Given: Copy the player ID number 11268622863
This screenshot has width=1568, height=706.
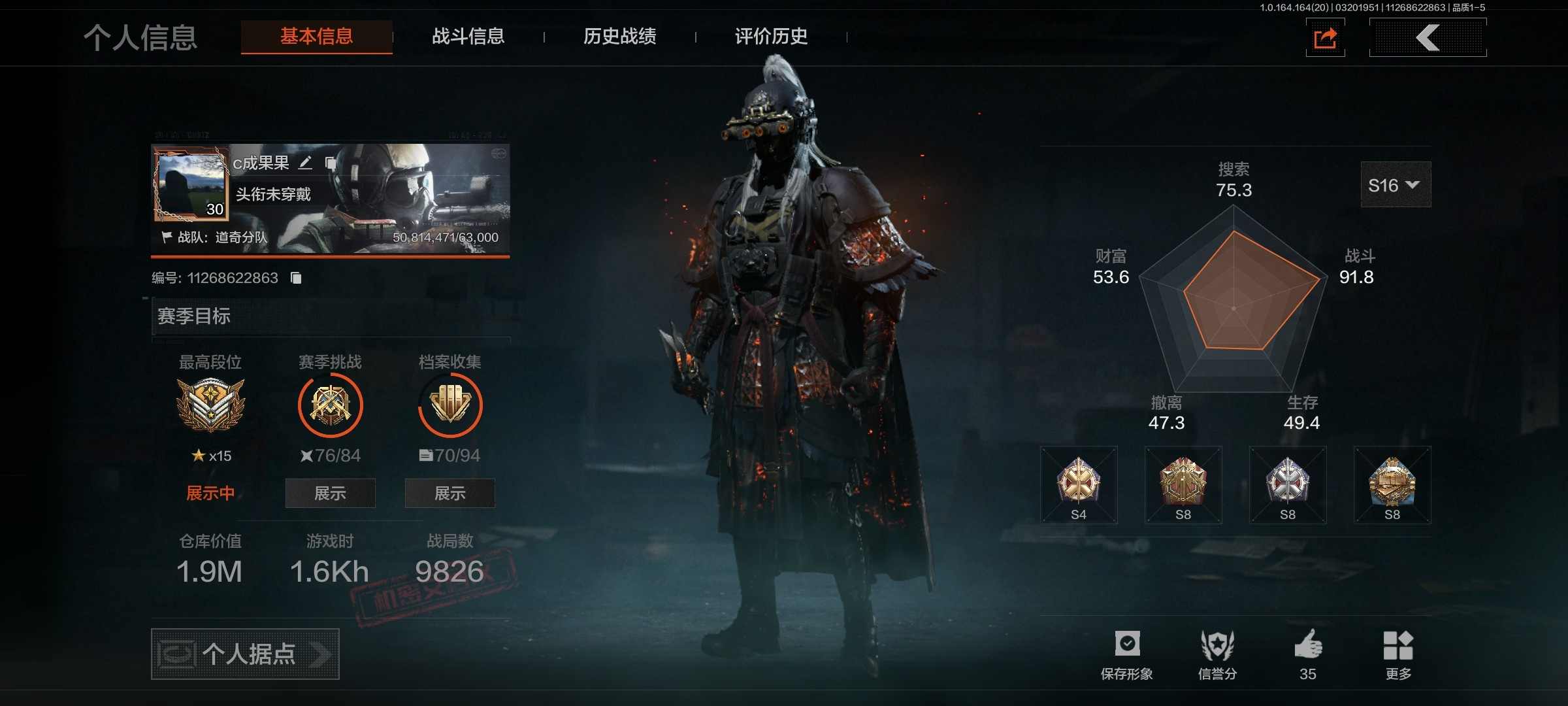Looking at the screenshot, I should [296, 278].
